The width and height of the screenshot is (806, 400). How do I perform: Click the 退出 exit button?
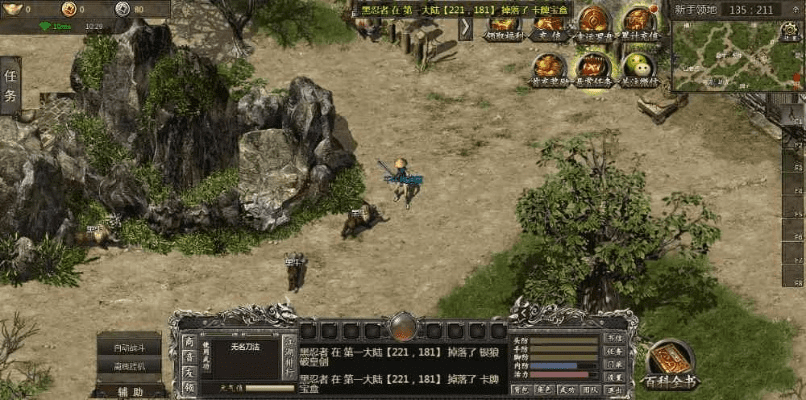[x=615, y=390]
